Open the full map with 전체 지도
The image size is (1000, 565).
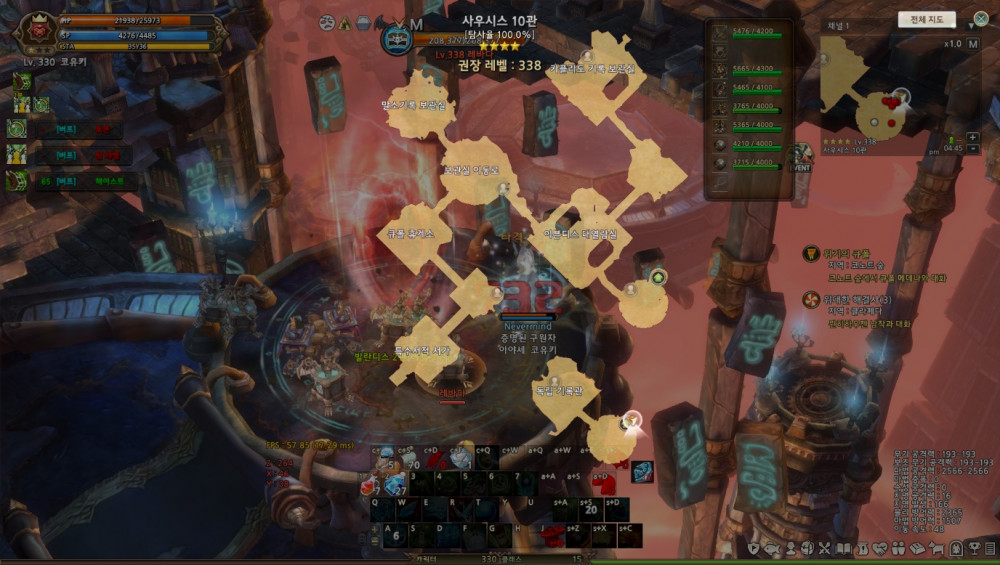926,20
